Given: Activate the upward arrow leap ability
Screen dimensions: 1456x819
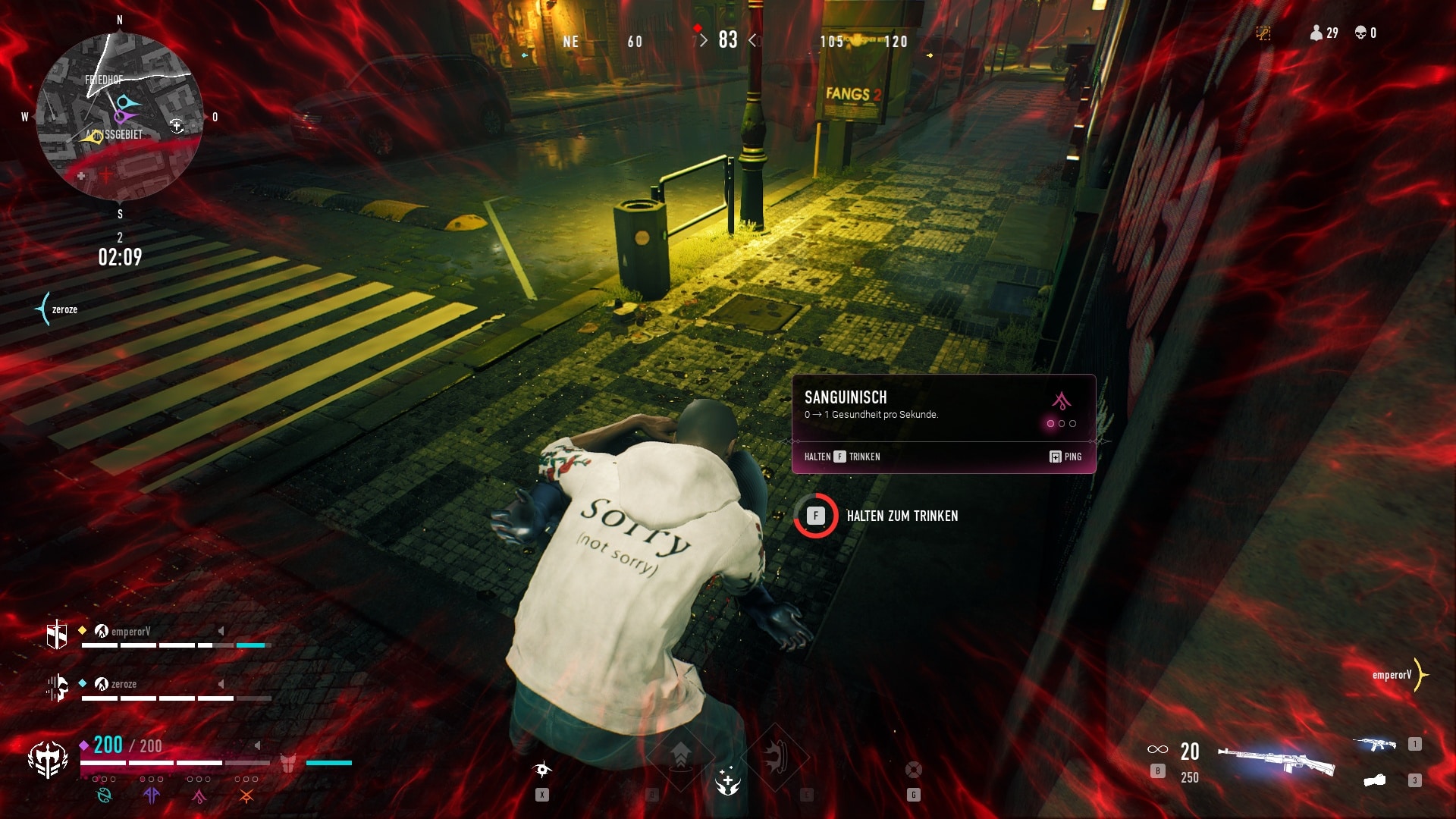Looking at the screenshot, I should [x=680, y=755].
